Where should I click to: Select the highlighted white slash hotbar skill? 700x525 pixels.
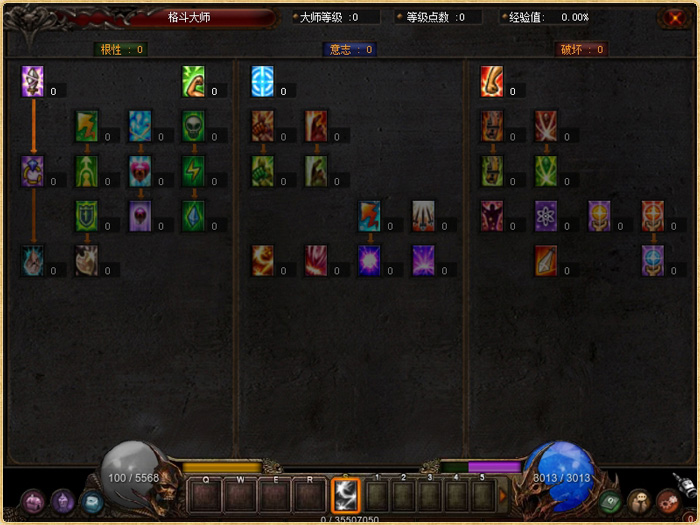coord(346,495)
